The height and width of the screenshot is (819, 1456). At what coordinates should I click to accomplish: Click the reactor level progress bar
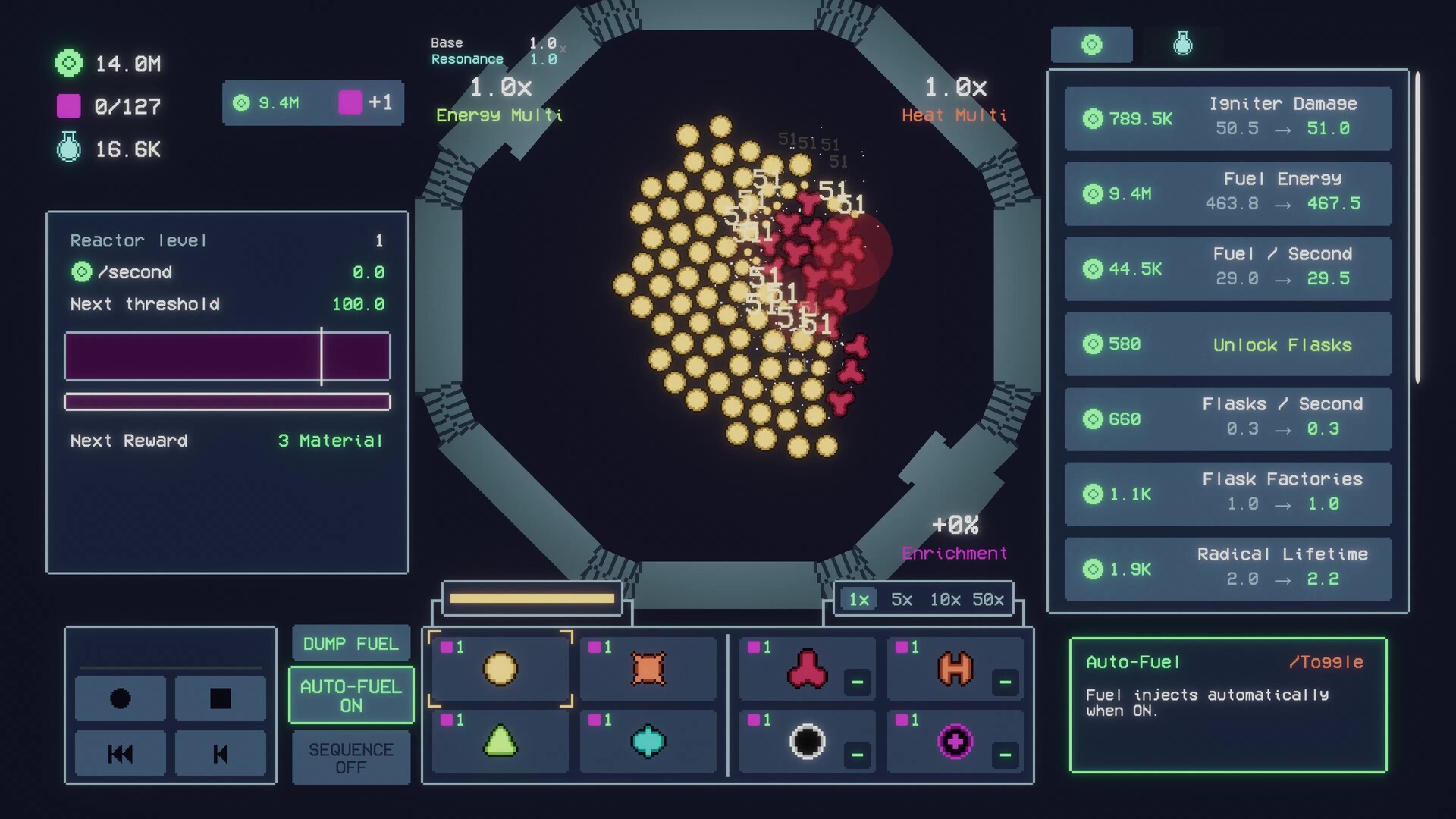coord(227,356)
